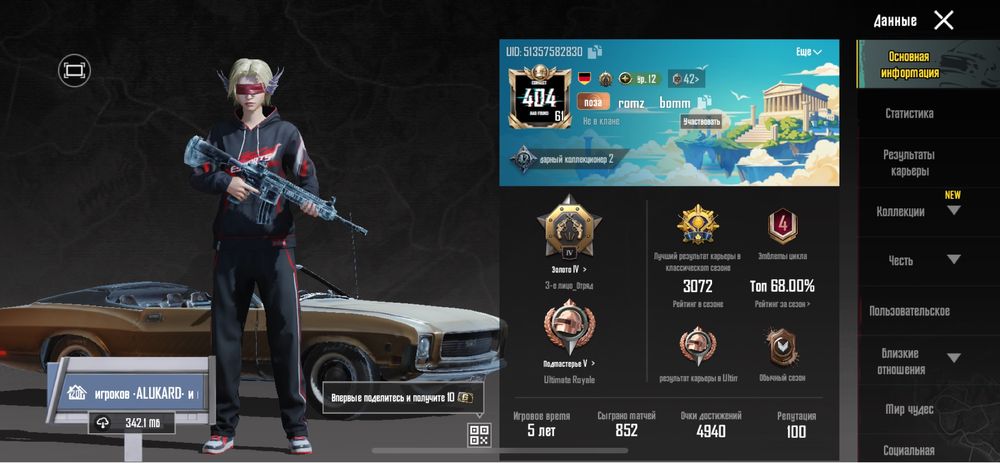
Task: Click the поза pose button
Action: pos(593,102)
